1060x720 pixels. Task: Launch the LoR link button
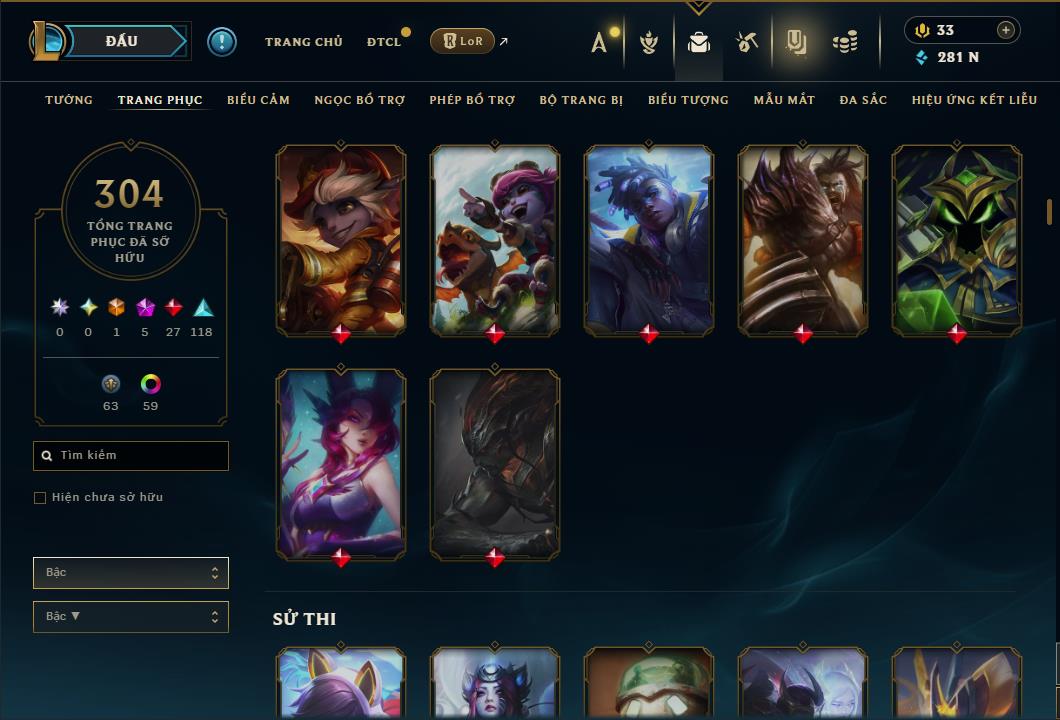pos(461,41)
